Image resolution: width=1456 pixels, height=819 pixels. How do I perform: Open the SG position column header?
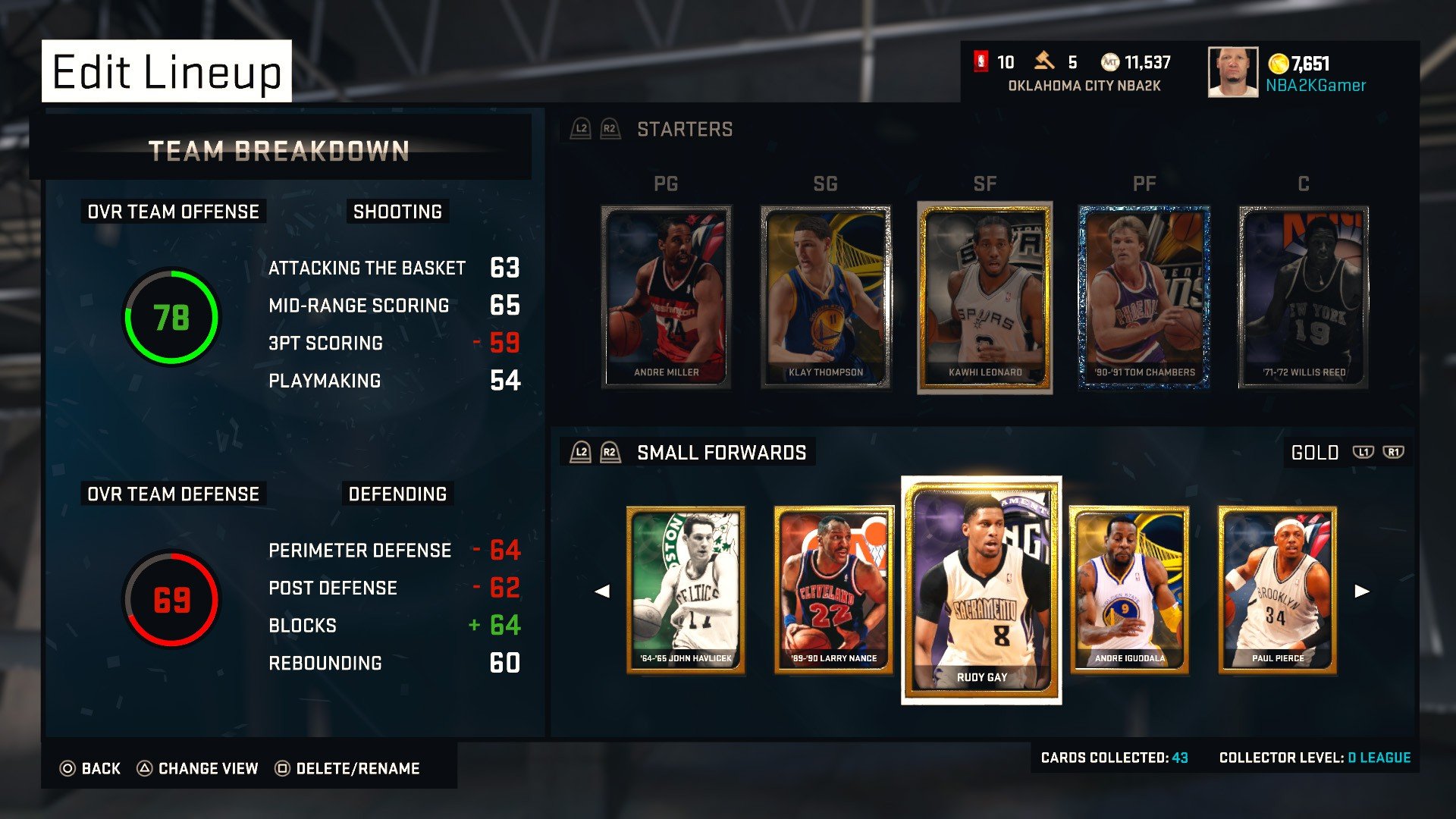pos(826,183)
